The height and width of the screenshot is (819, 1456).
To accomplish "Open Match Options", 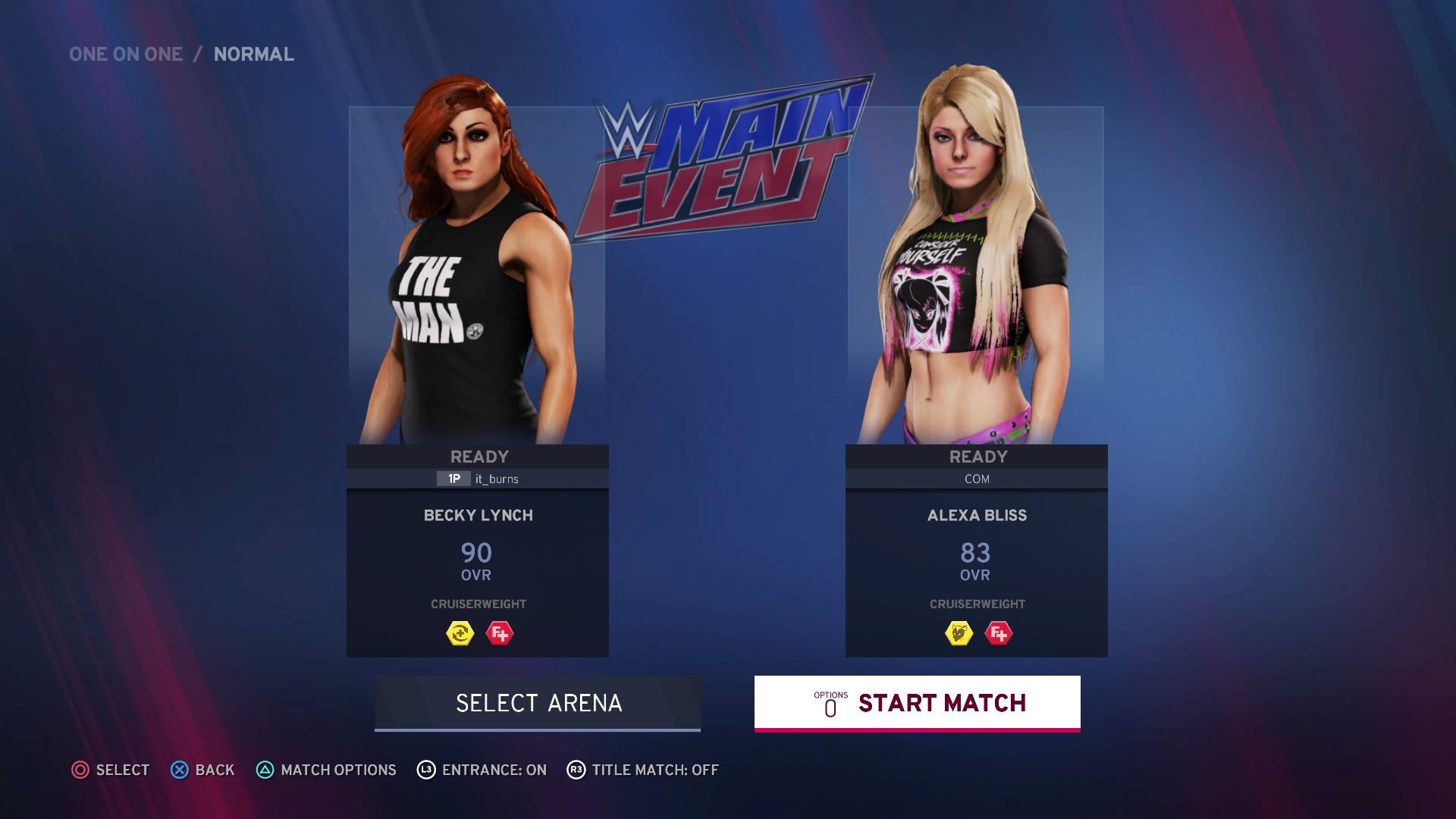I will click(326, 770).
